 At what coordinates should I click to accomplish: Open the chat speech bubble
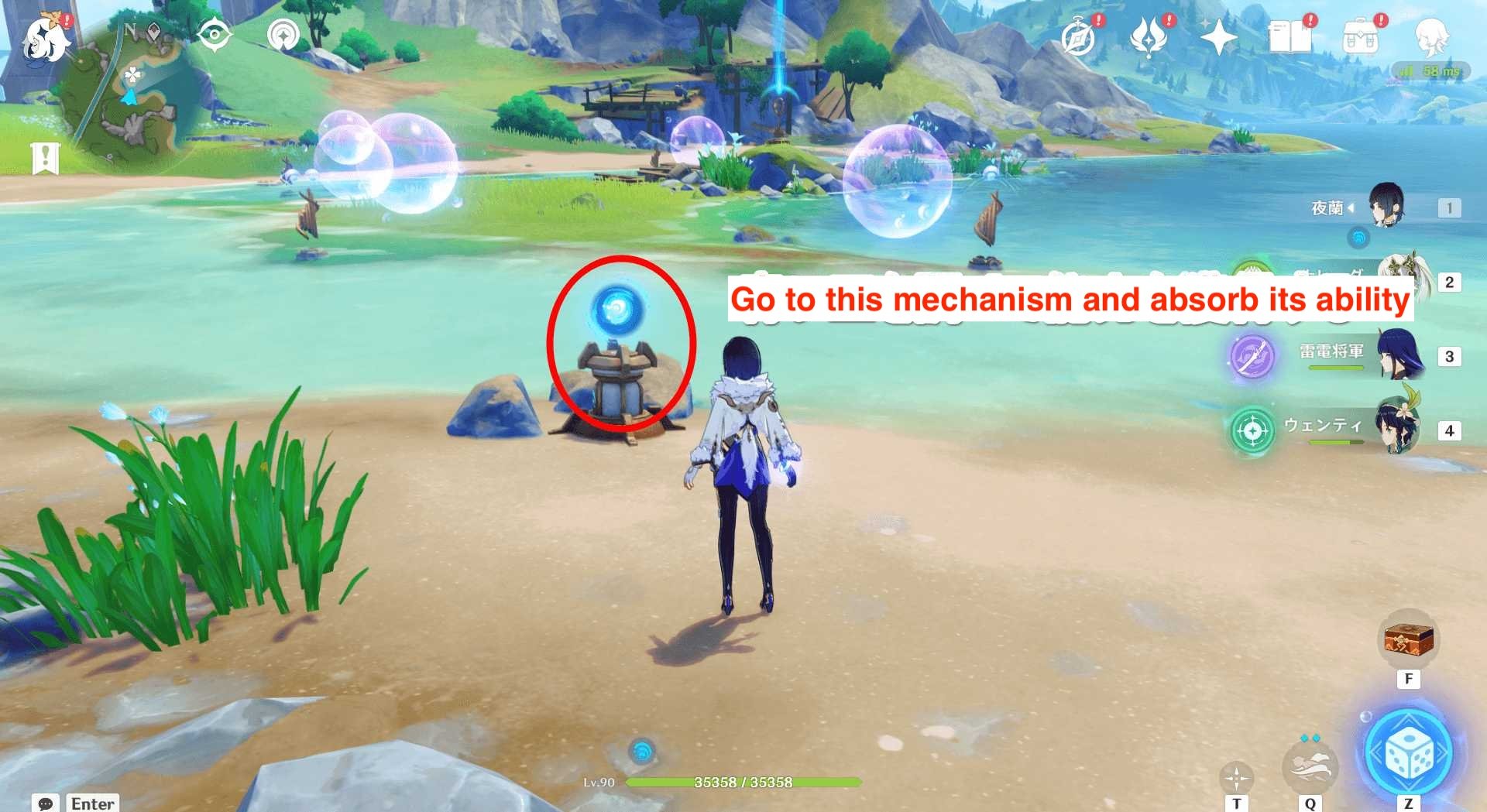[46, 803]
